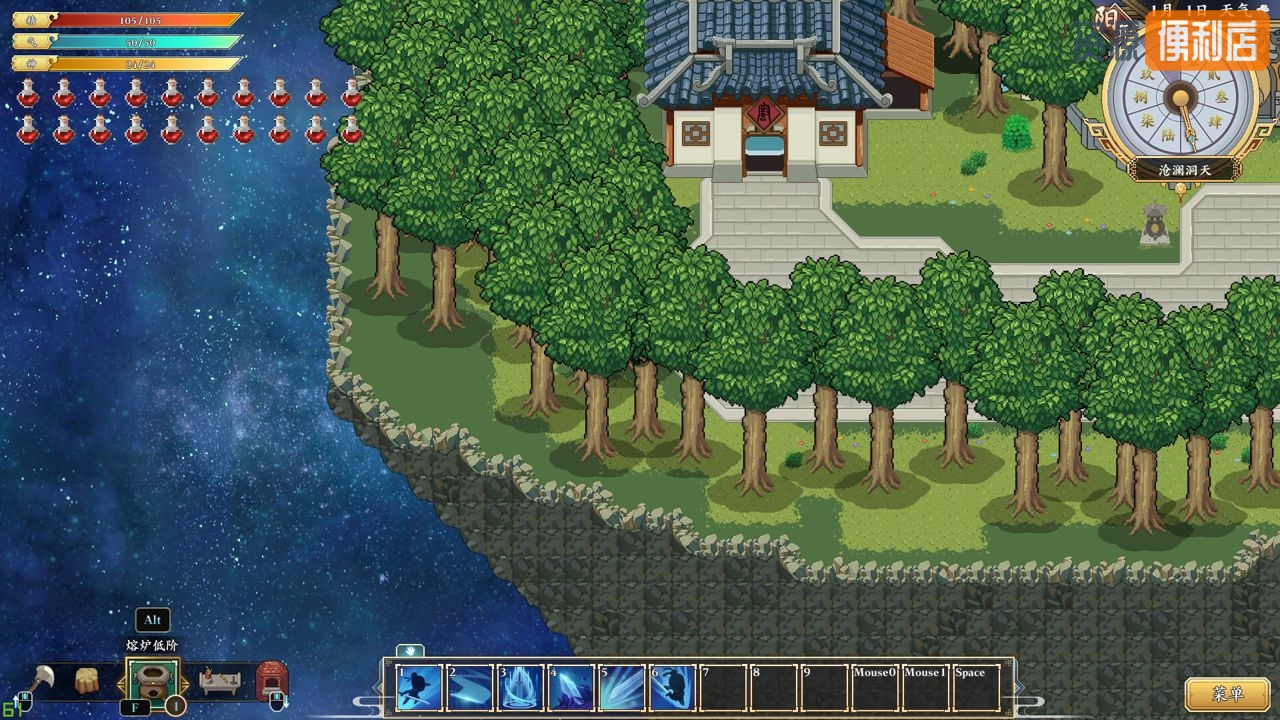
Task: Choose the tree stump item in build bar
Action: pos(88,681)
